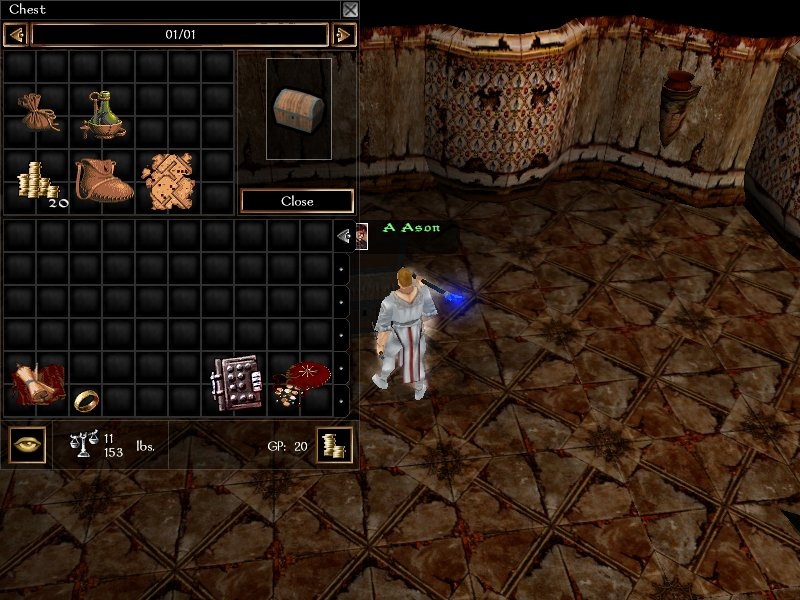Go to the previous chest page
Screen dimensions: 800x600
pyautogui.click(x=15, y=35)
